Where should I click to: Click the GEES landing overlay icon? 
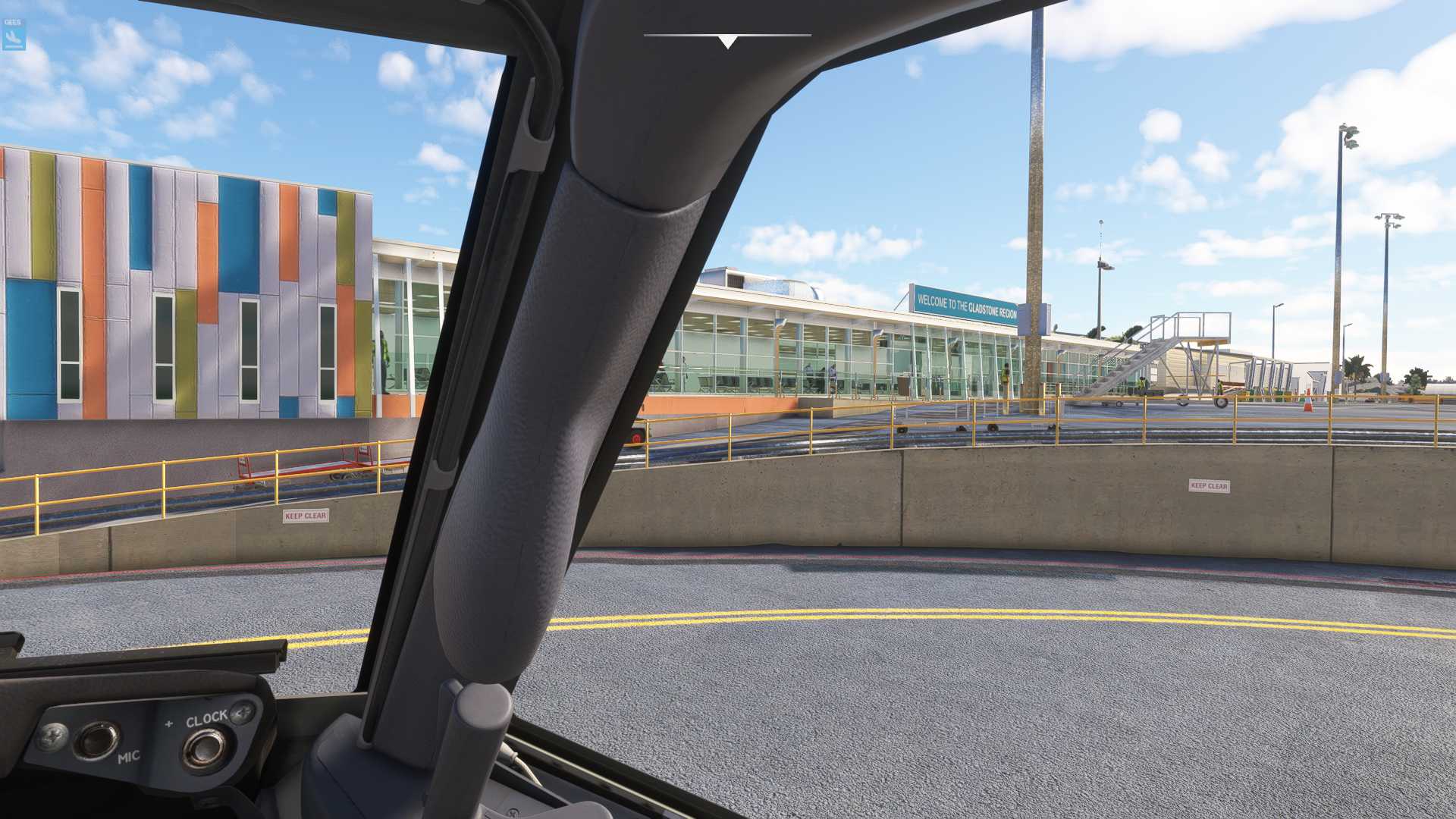click(13, 35)
